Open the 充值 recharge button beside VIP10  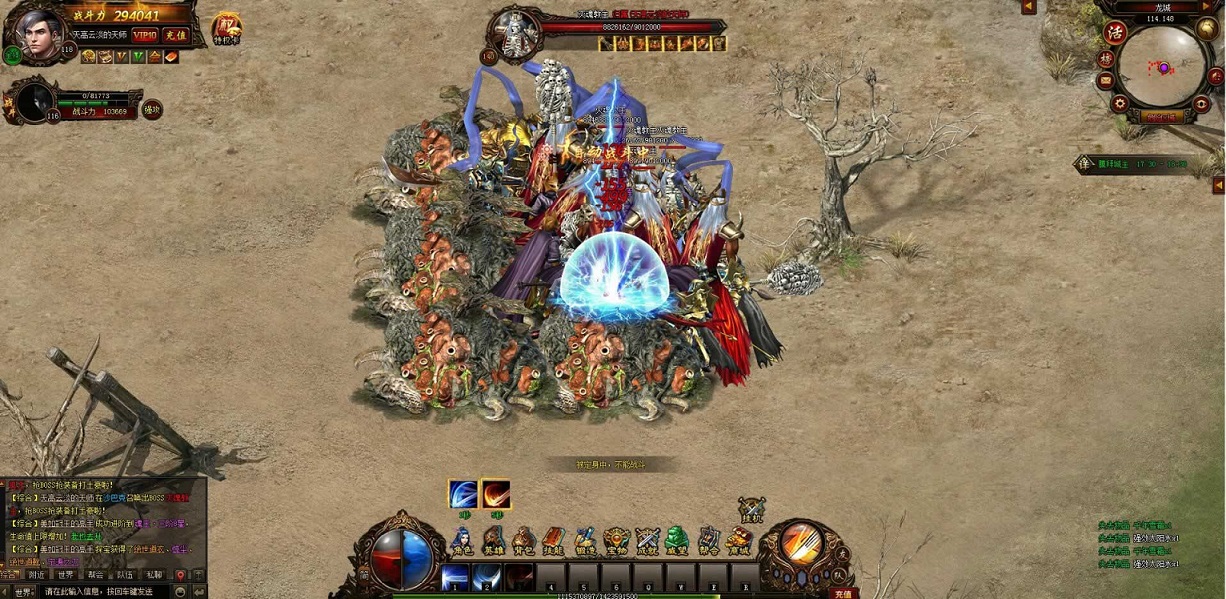[x=174, y=35]
